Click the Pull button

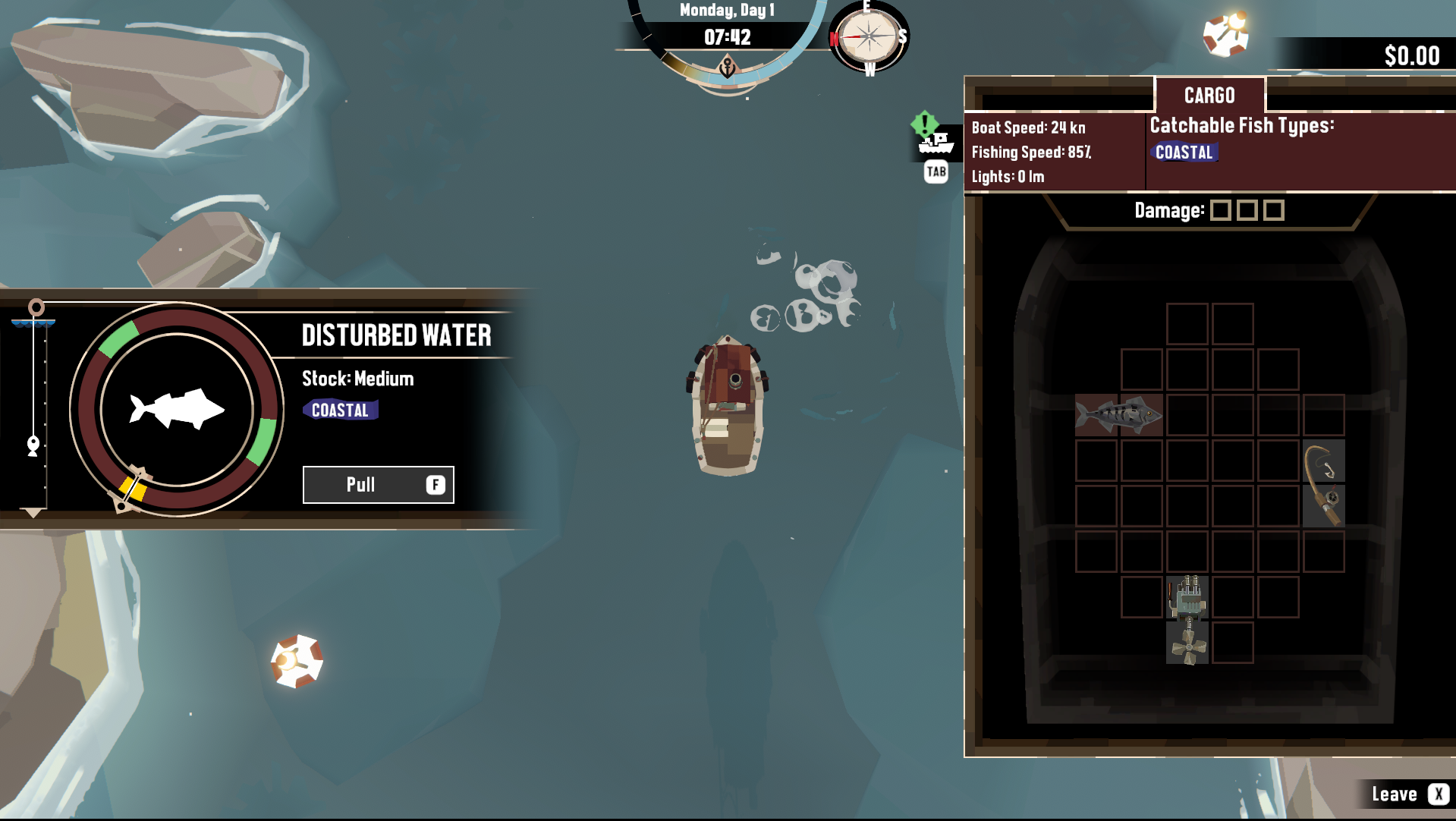pos(378,485)
